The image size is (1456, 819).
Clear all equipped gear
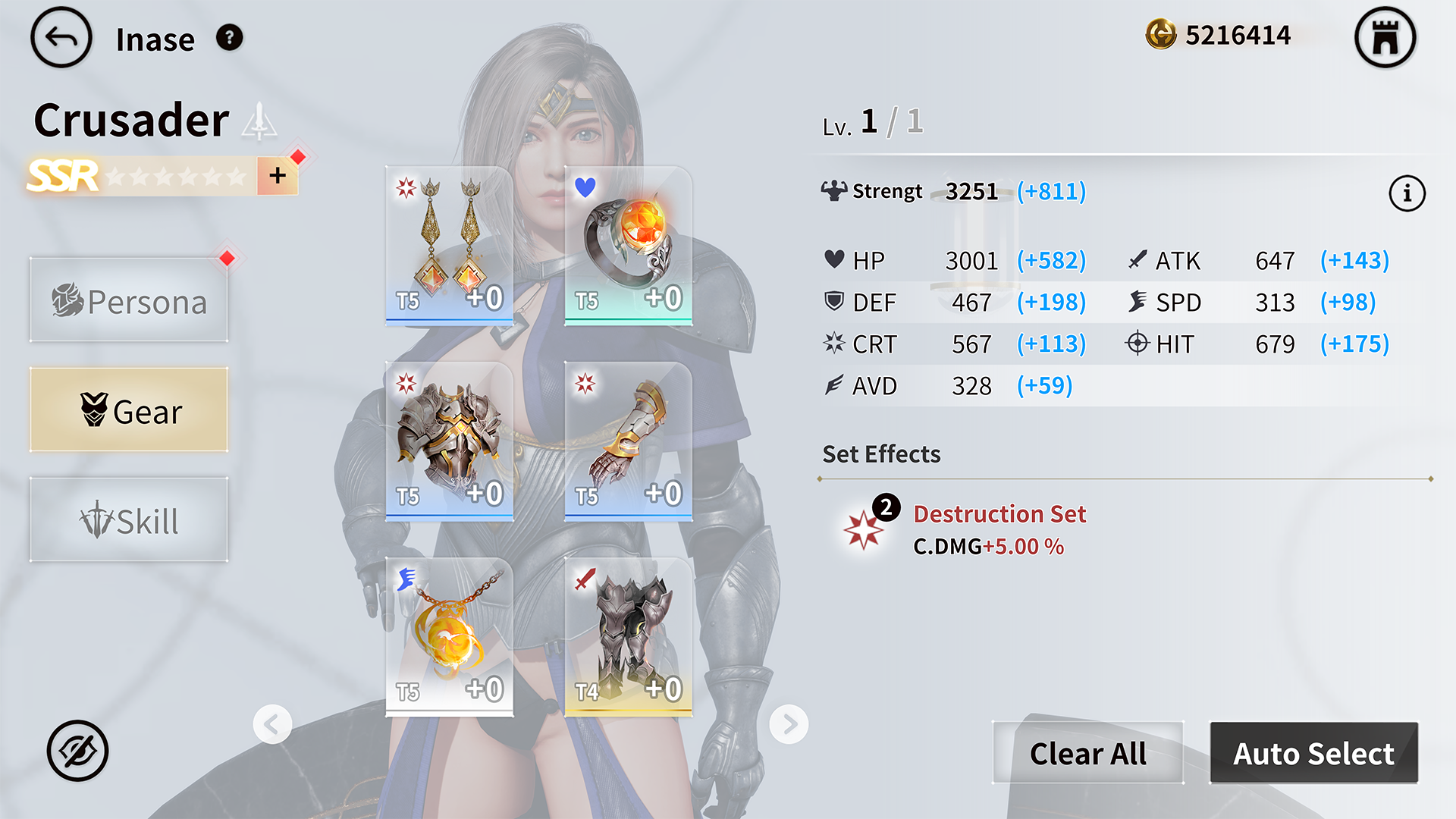[1087, 753]
